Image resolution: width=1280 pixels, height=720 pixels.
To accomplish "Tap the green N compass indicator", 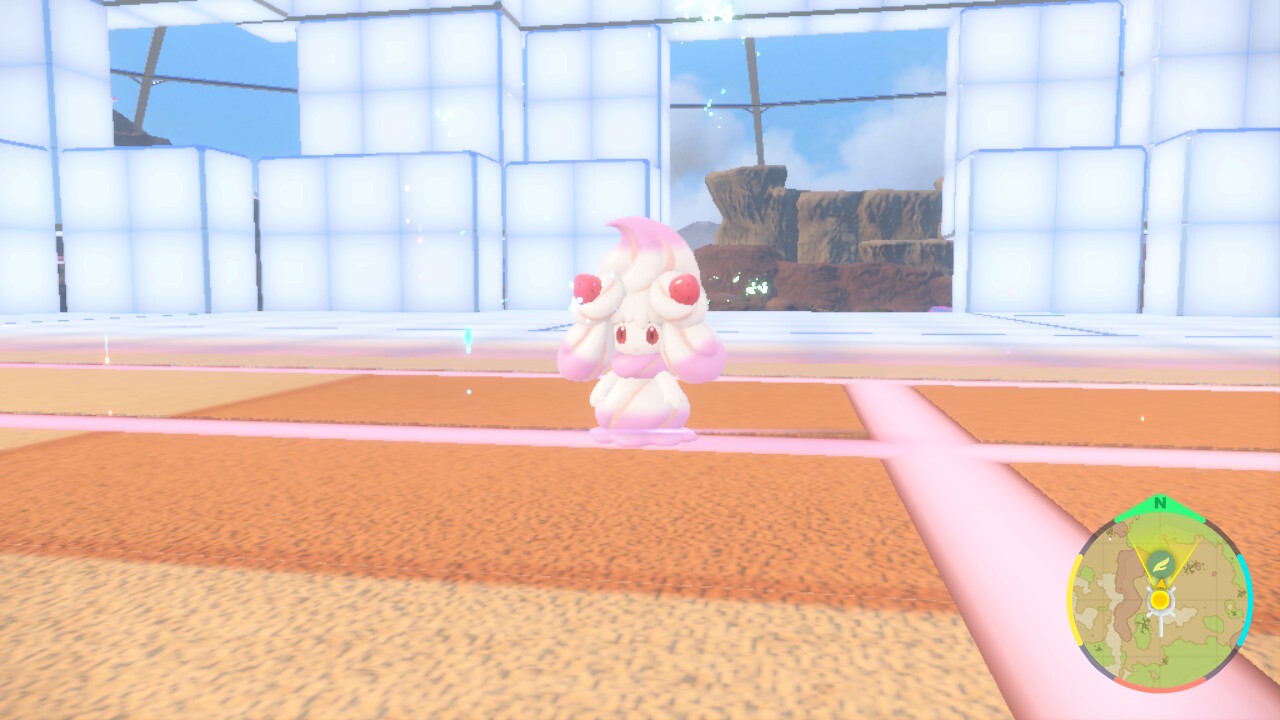I will pos(1158,503).
